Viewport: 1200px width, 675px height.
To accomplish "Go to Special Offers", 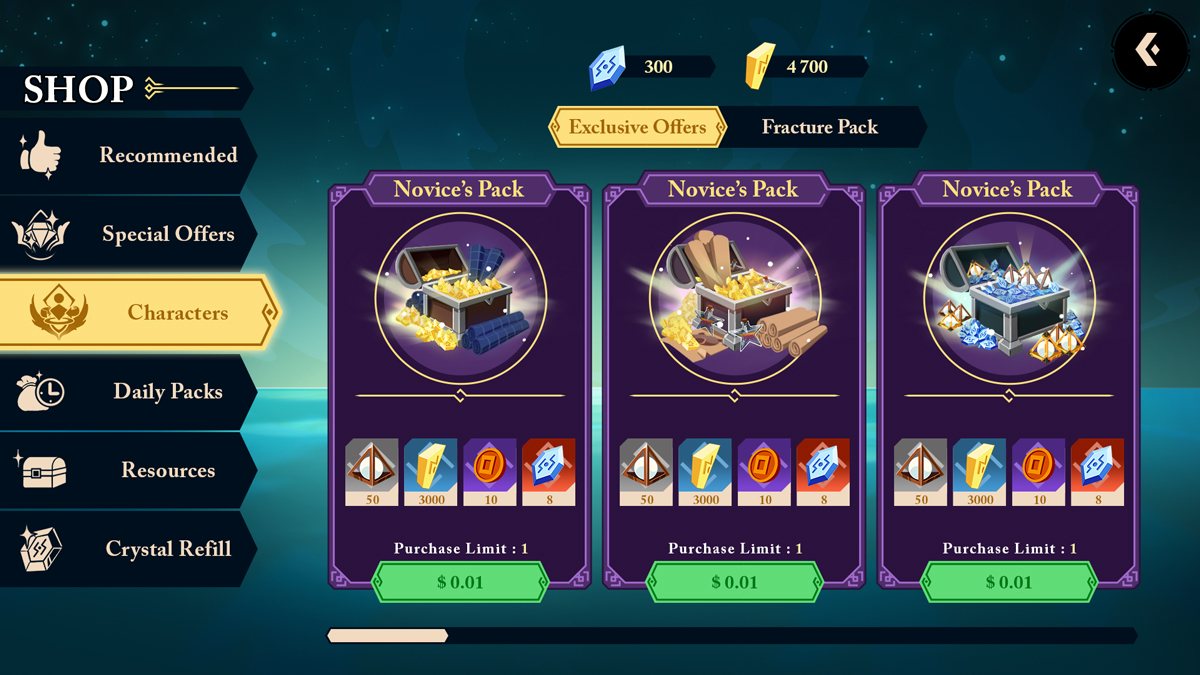I will (x=130, y=234).
